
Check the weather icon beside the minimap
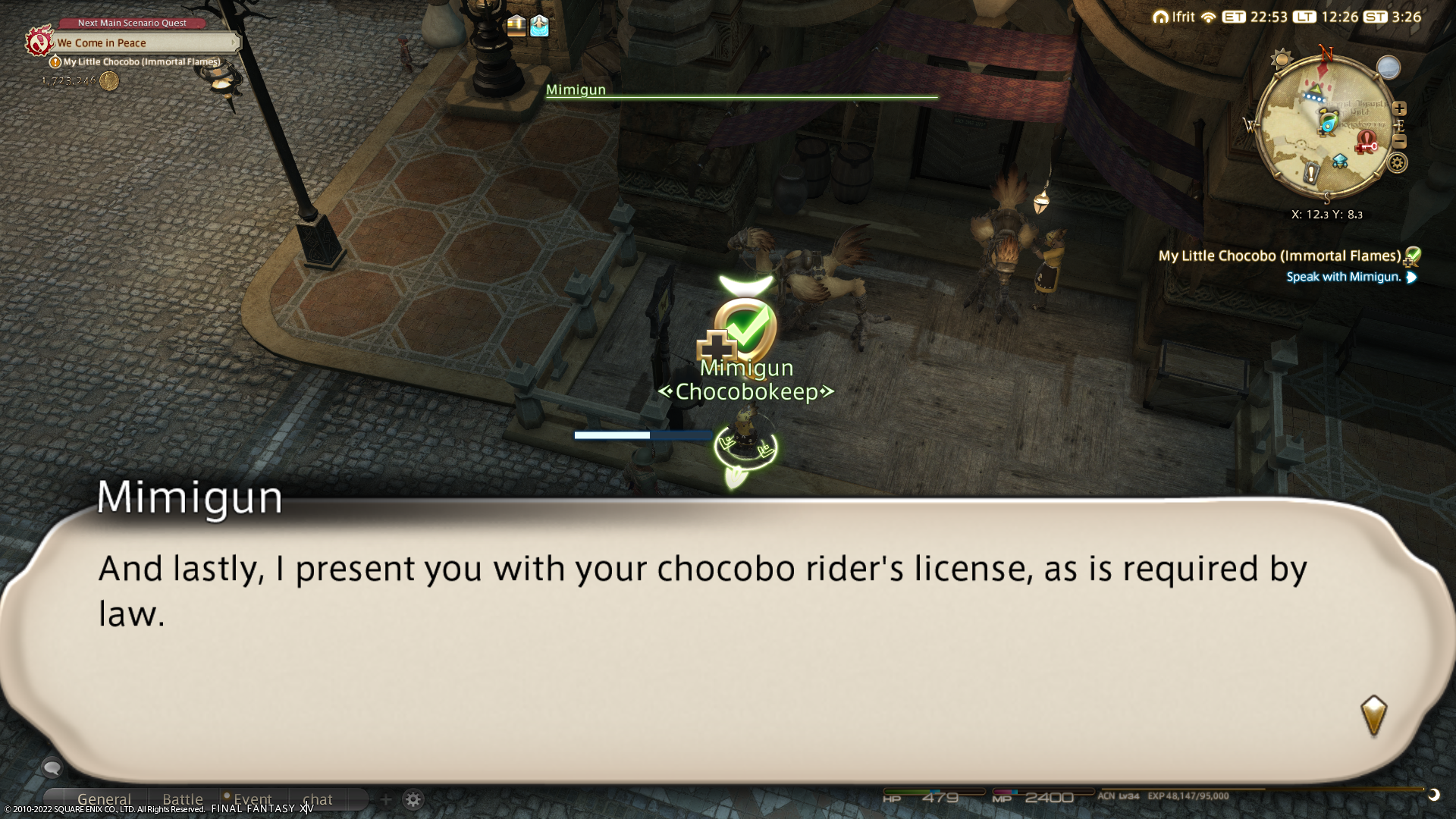[1389, 68]
